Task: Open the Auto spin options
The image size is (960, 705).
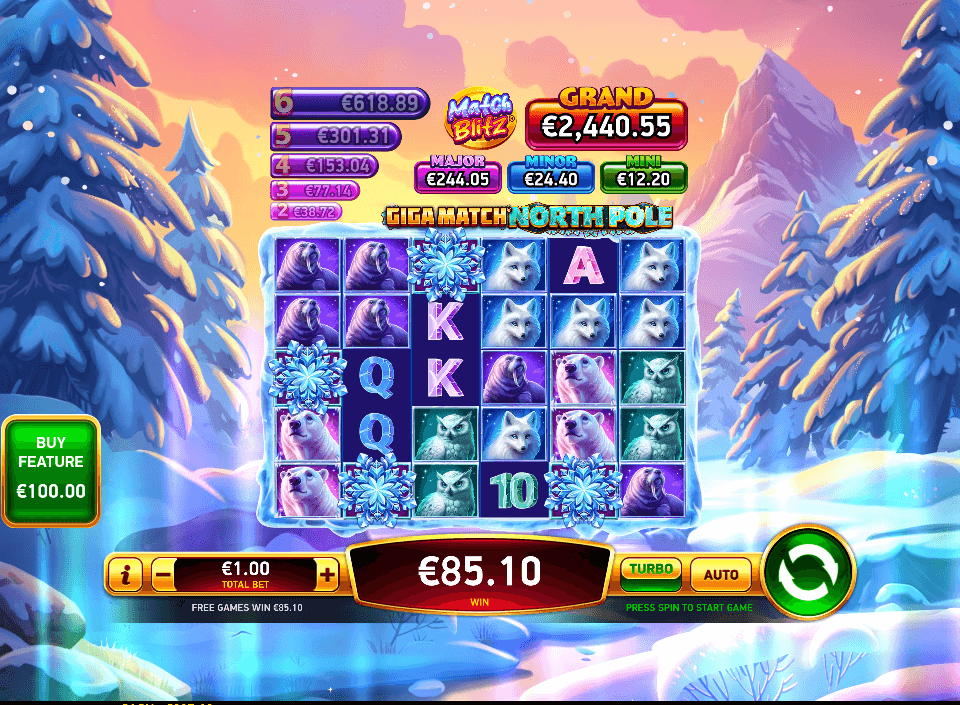Action: point(720,574)
